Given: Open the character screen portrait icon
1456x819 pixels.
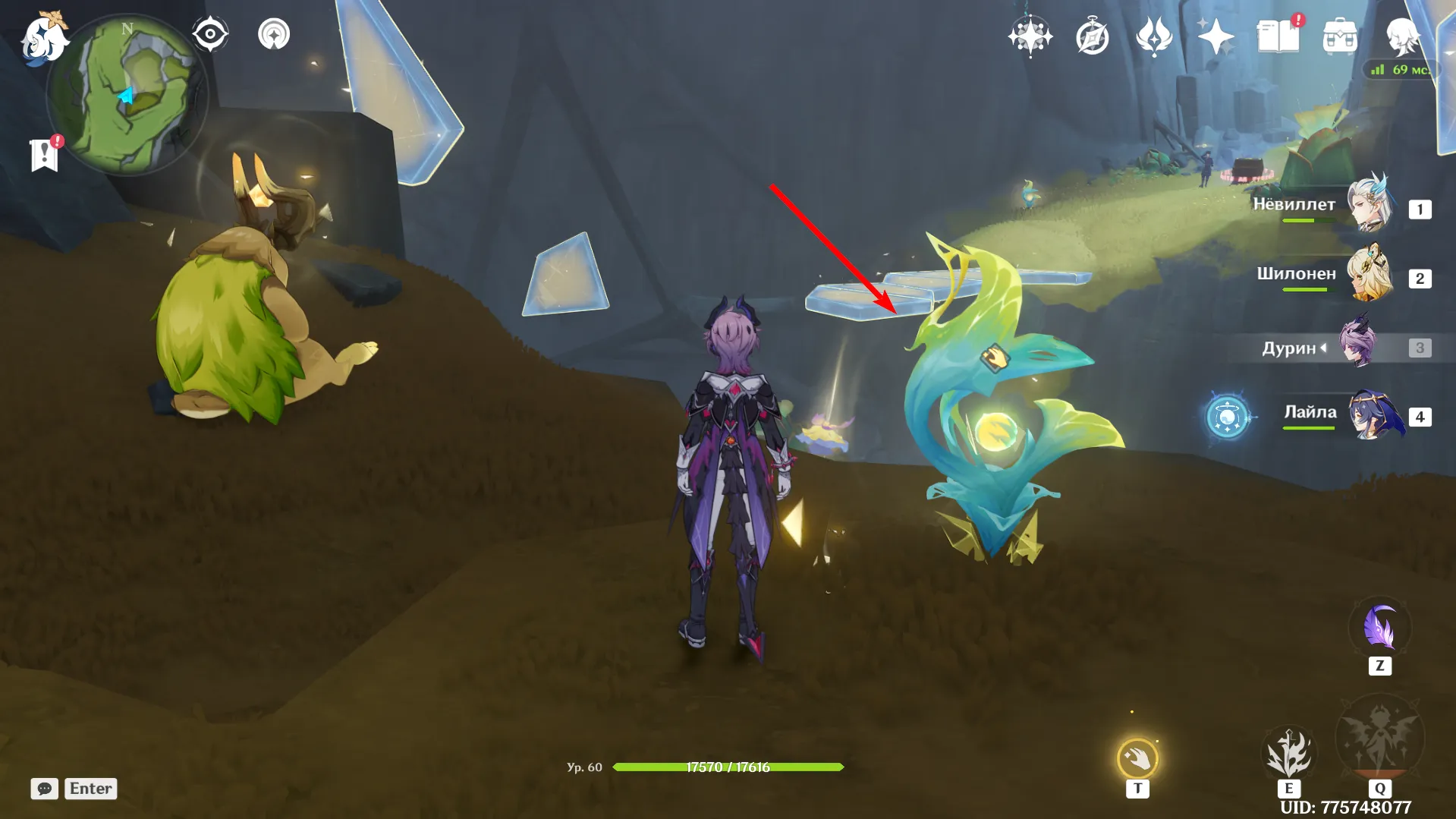Looking at the screenshot, I should click(1401, 36).
